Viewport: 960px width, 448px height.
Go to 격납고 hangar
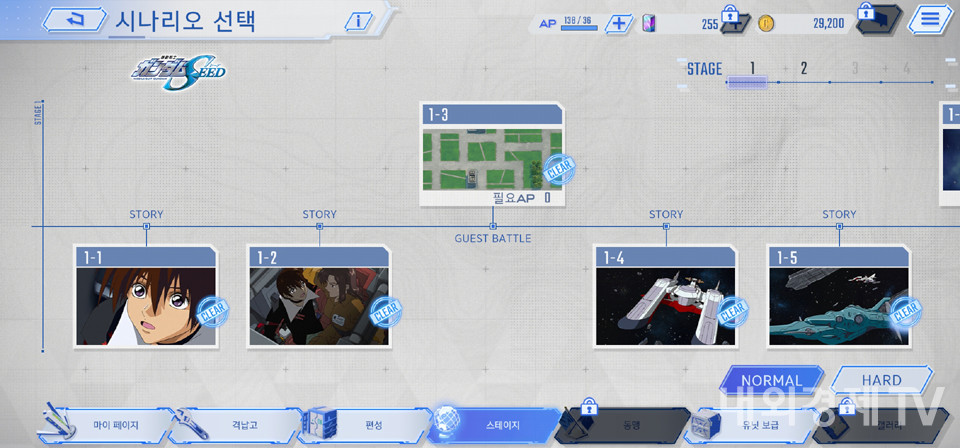pyautogui.click(x=240, y=426)
